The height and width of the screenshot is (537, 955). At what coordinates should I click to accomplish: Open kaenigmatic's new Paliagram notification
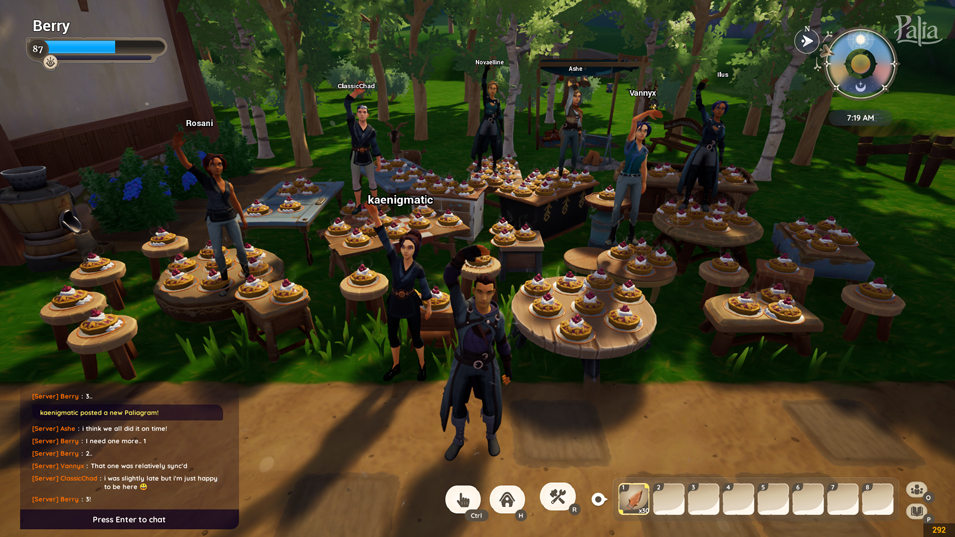(x=124, y=412)
